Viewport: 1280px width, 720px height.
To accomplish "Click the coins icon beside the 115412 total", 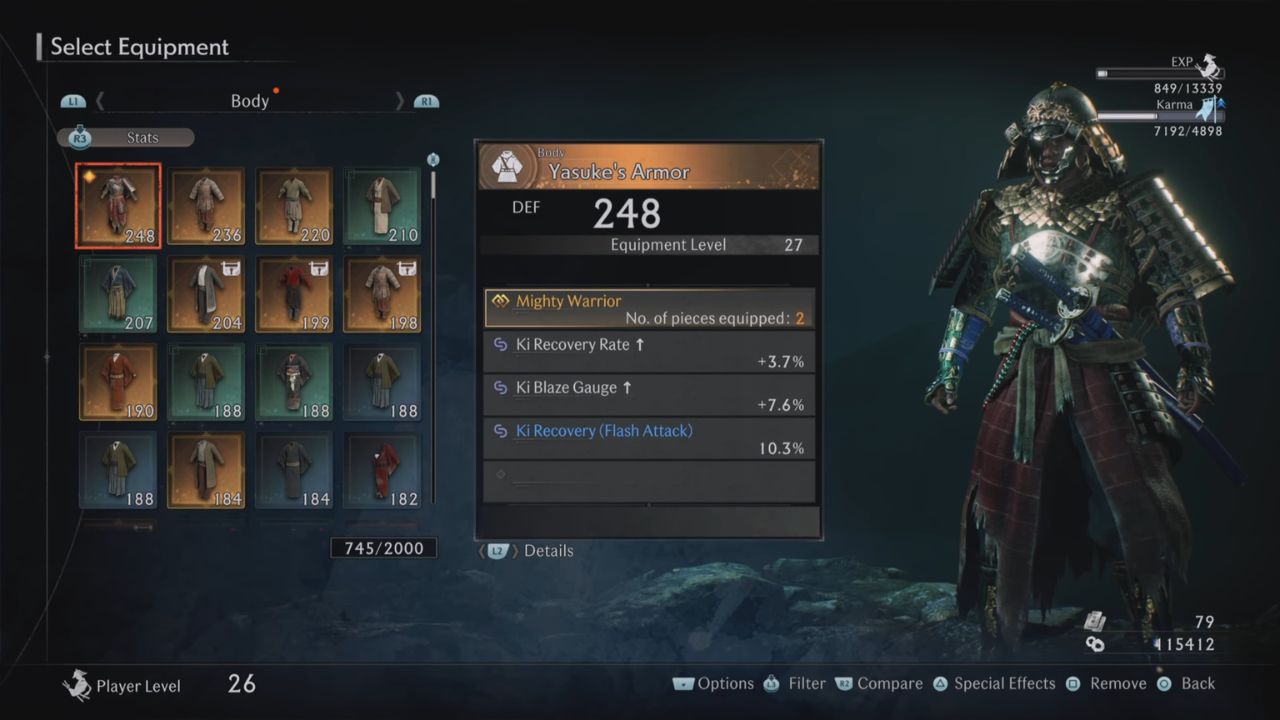I will pyautogui.click(x=1096, y=644).
